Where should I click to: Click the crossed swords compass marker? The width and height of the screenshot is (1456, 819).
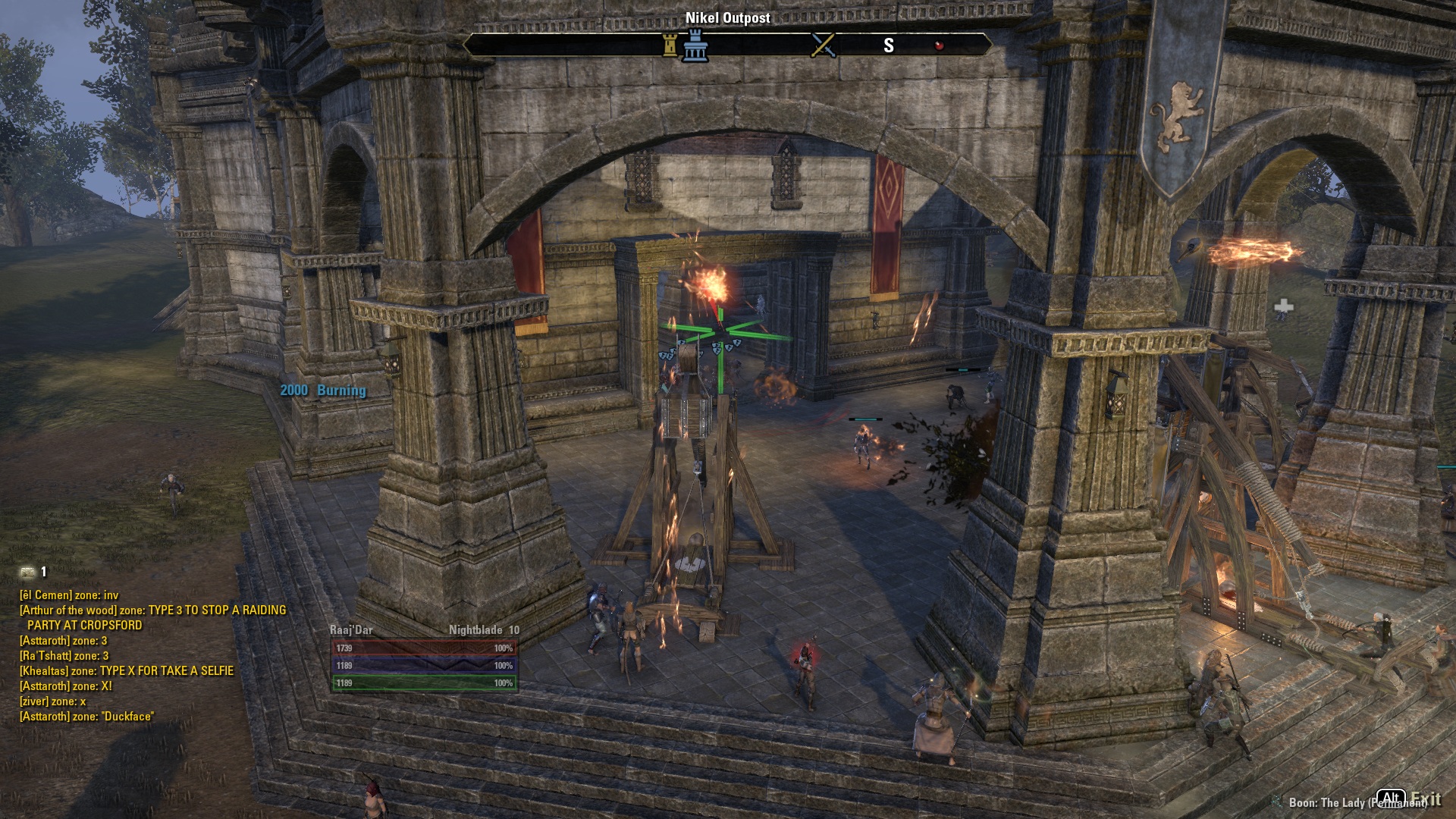(823, 45)
